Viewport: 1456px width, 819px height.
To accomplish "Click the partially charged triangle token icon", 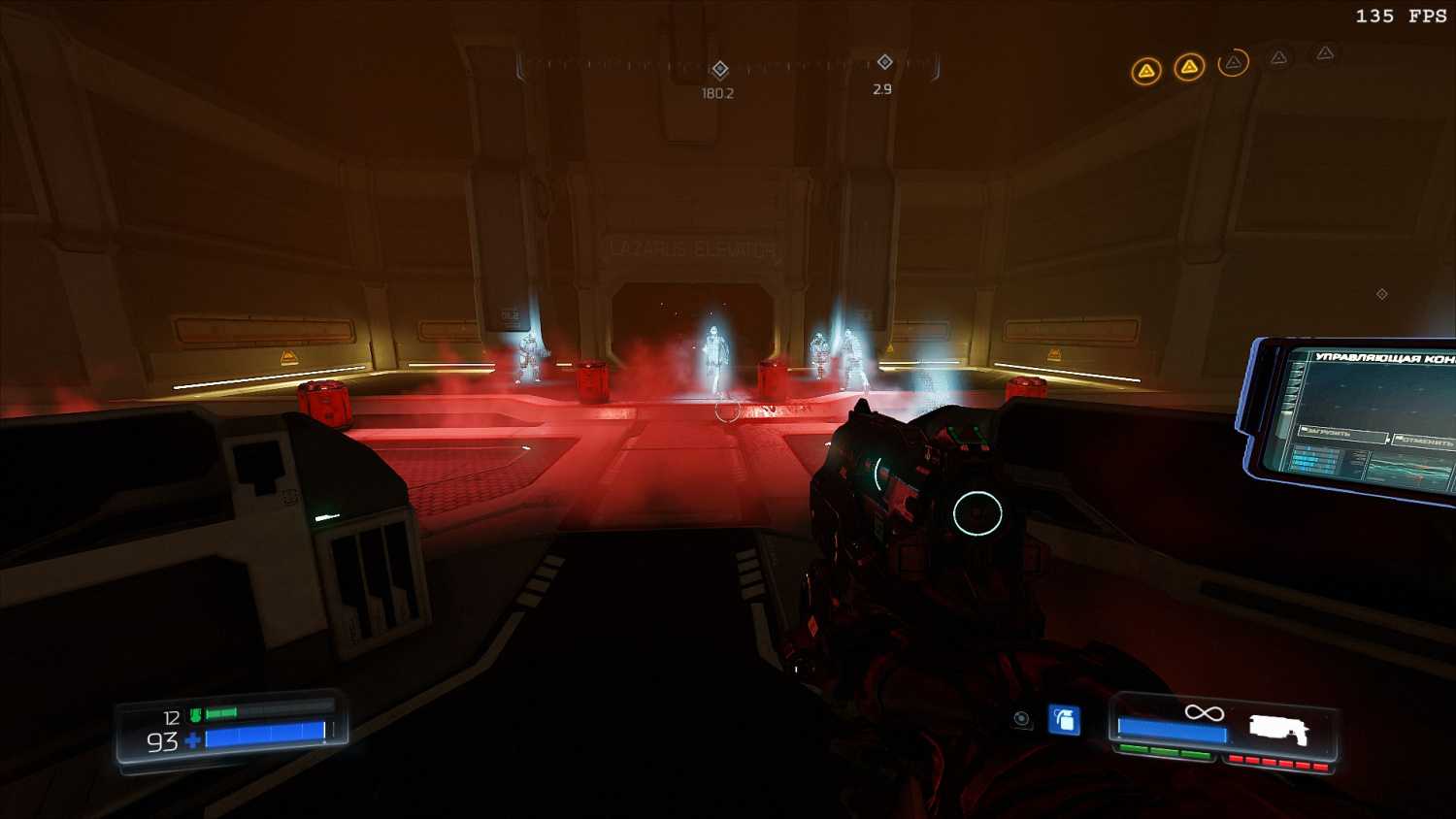I will pos(1233,63).
